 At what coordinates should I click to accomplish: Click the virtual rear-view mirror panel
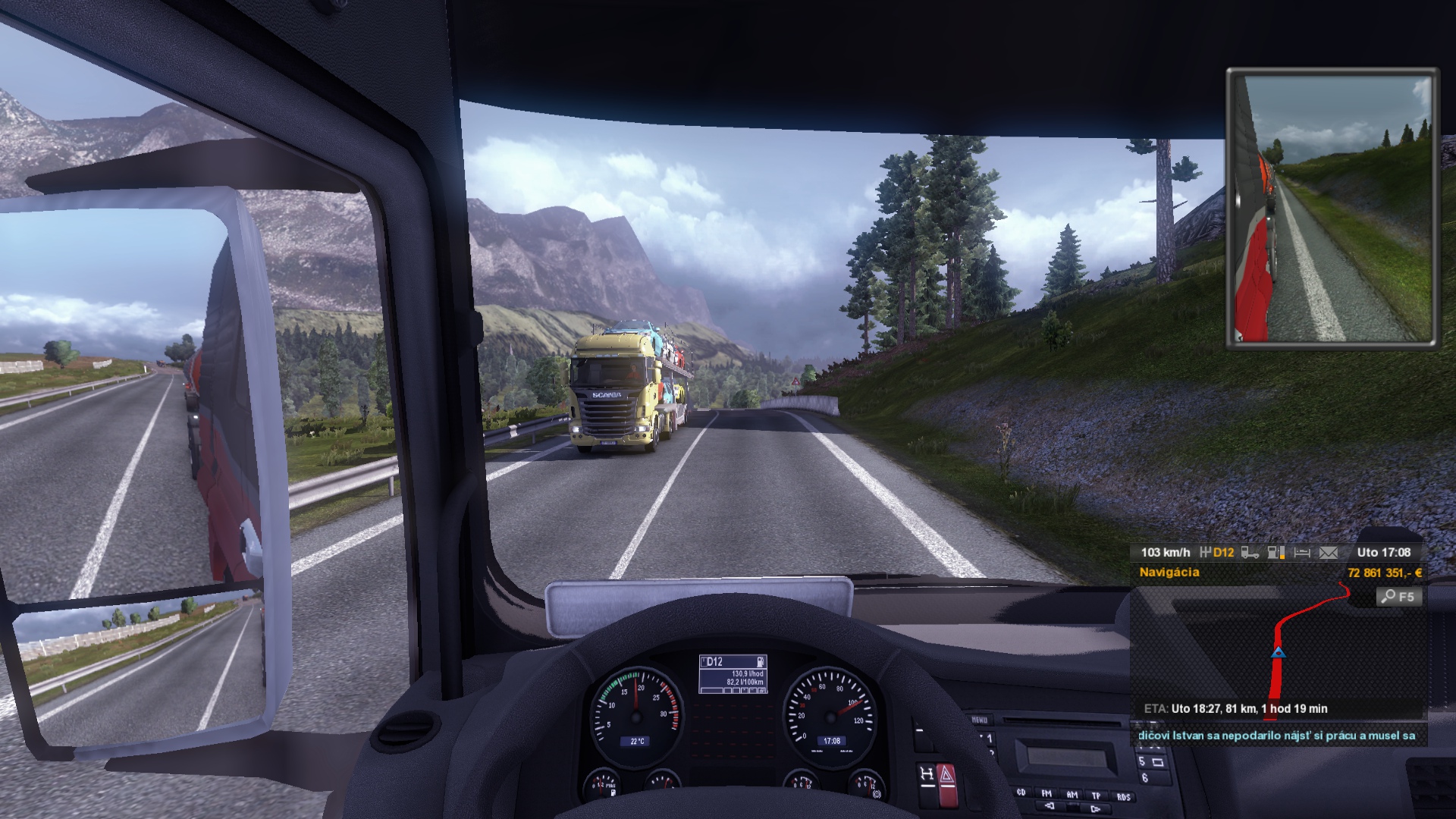click(1332, 208)
